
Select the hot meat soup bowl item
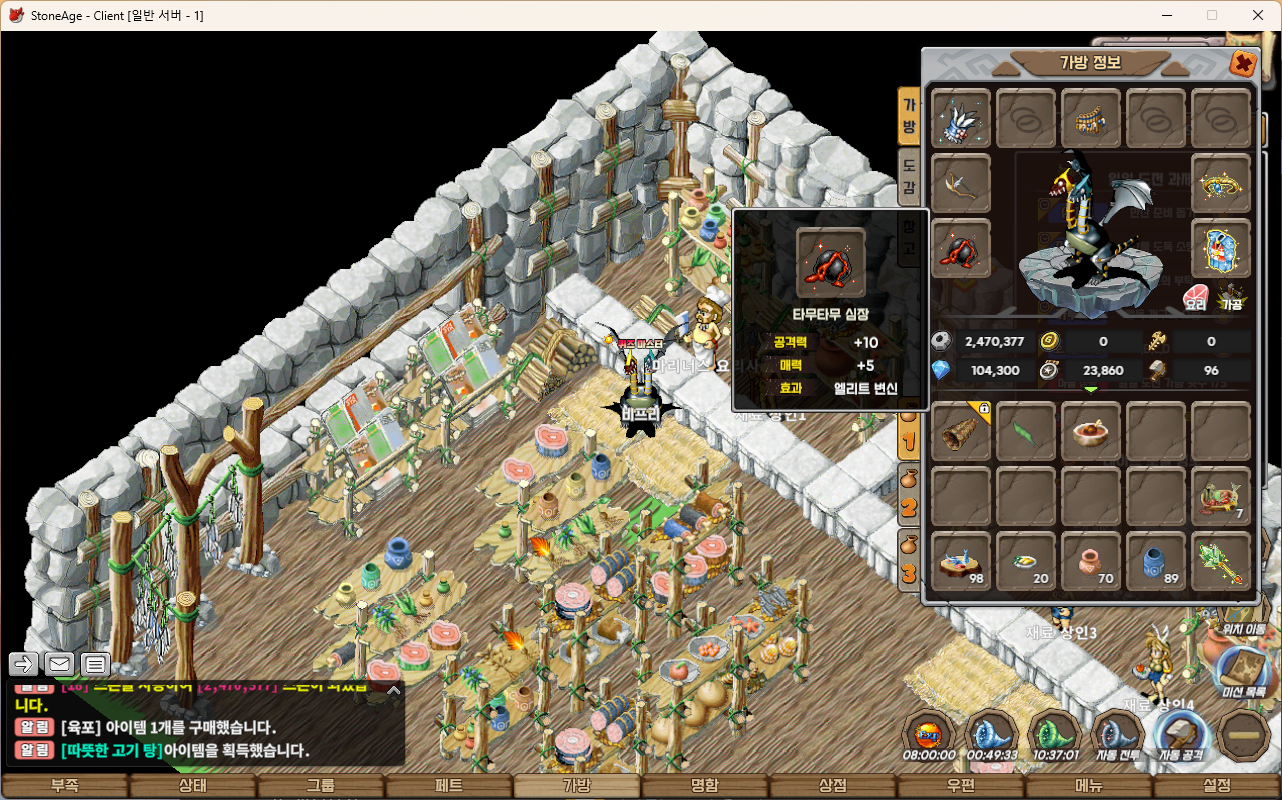(1091, 432)
